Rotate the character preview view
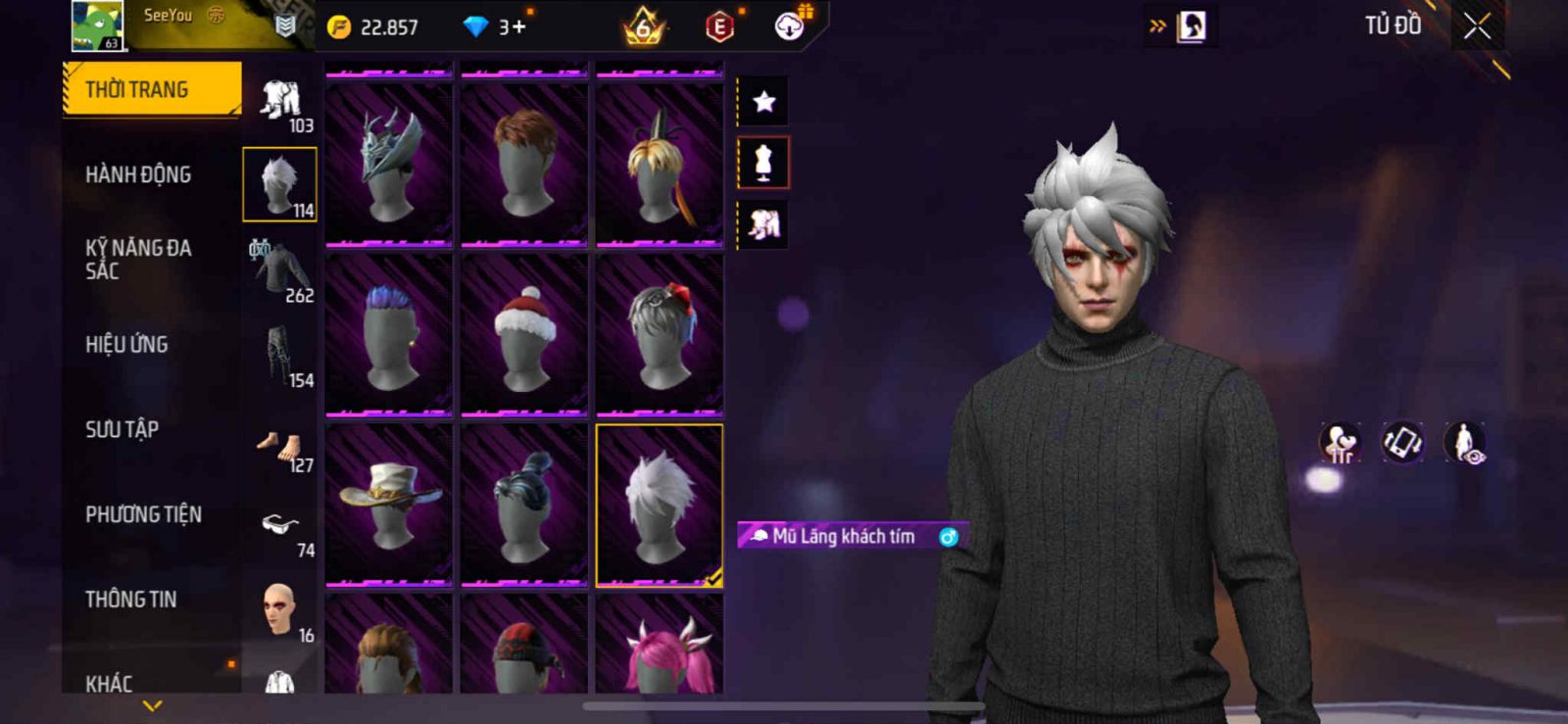Viewport: 1568px width, 724px height. click(1402, 442)
